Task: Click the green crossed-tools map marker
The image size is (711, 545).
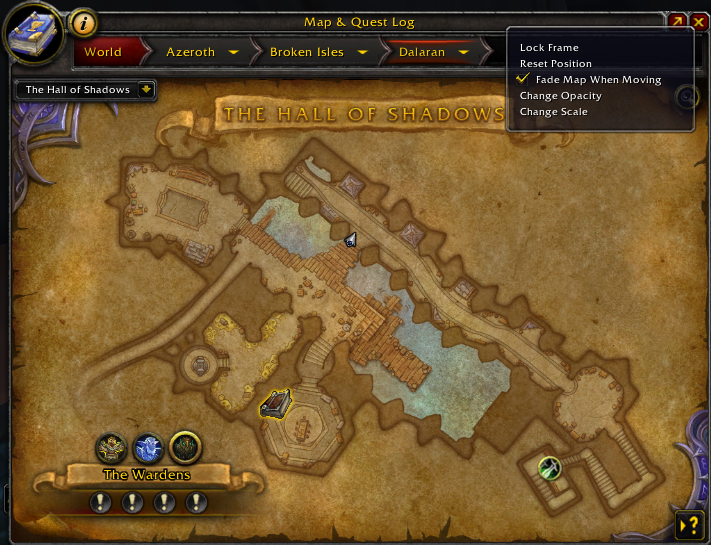Action: tap(548, 466)
